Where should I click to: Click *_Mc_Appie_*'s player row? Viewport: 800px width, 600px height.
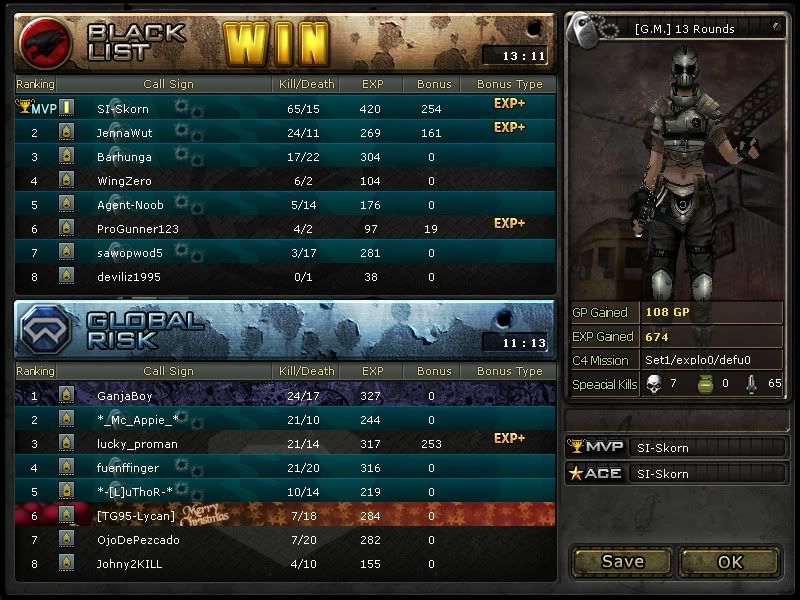[x=285, y=420]
